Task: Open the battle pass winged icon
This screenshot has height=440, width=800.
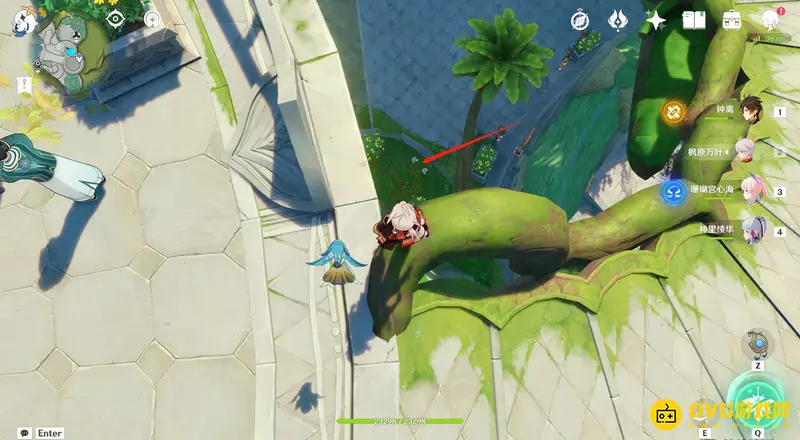Action: tap(618, 20)
